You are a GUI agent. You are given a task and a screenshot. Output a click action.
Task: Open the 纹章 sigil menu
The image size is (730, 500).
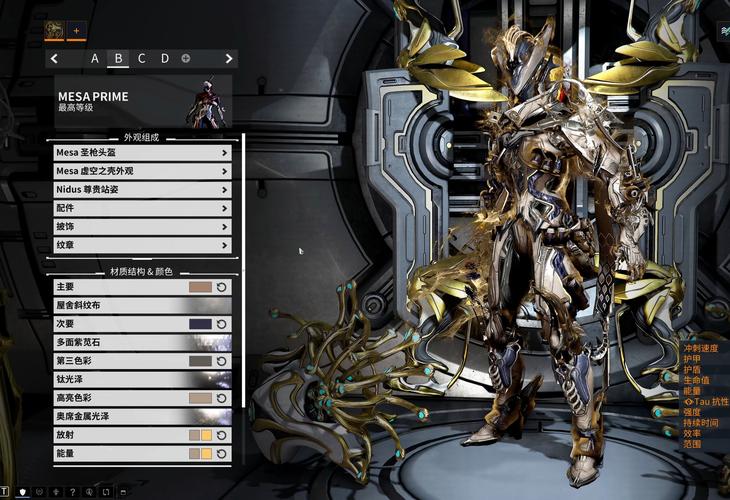coord(143,245)
